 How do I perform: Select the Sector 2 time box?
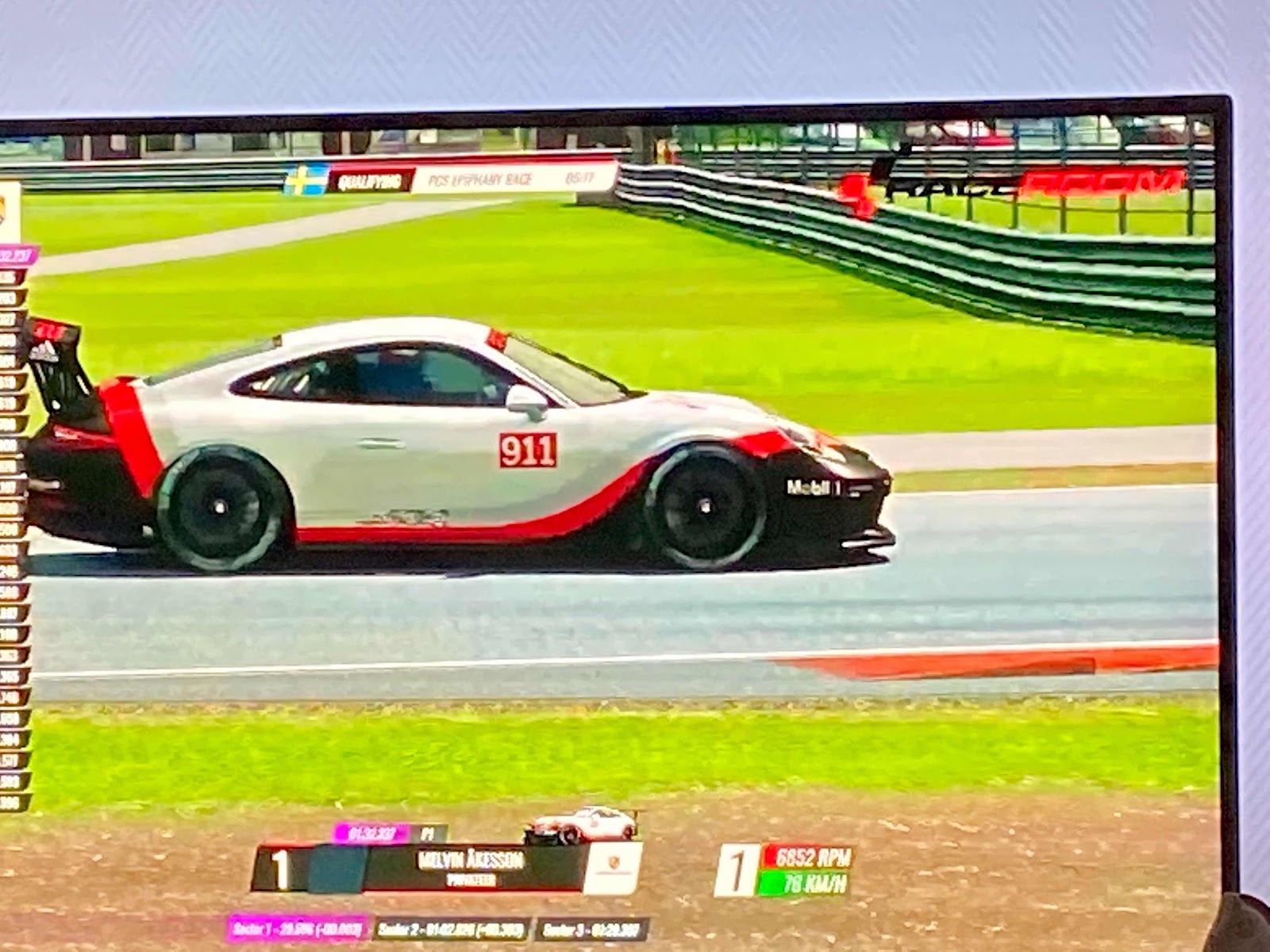click(x=451, y=929)
